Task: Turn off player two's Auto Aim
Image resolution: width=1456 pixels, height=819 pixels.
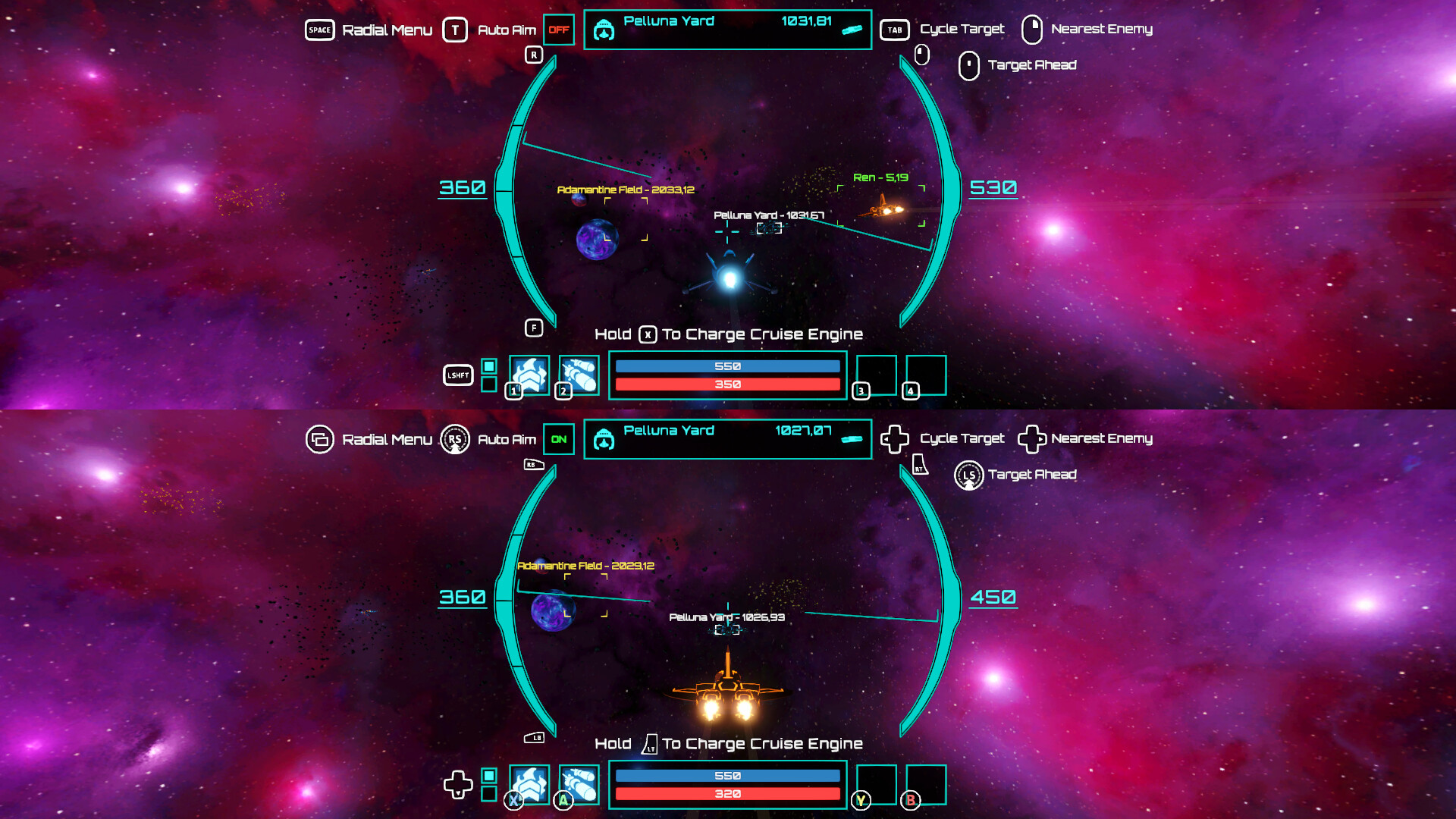Action: (x=559, y=438)
